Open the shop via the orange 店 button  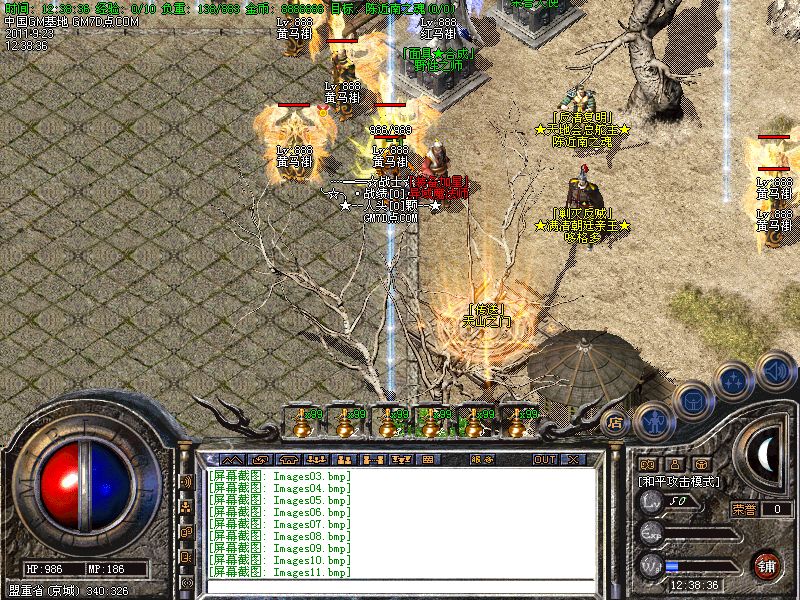point(616,422)
